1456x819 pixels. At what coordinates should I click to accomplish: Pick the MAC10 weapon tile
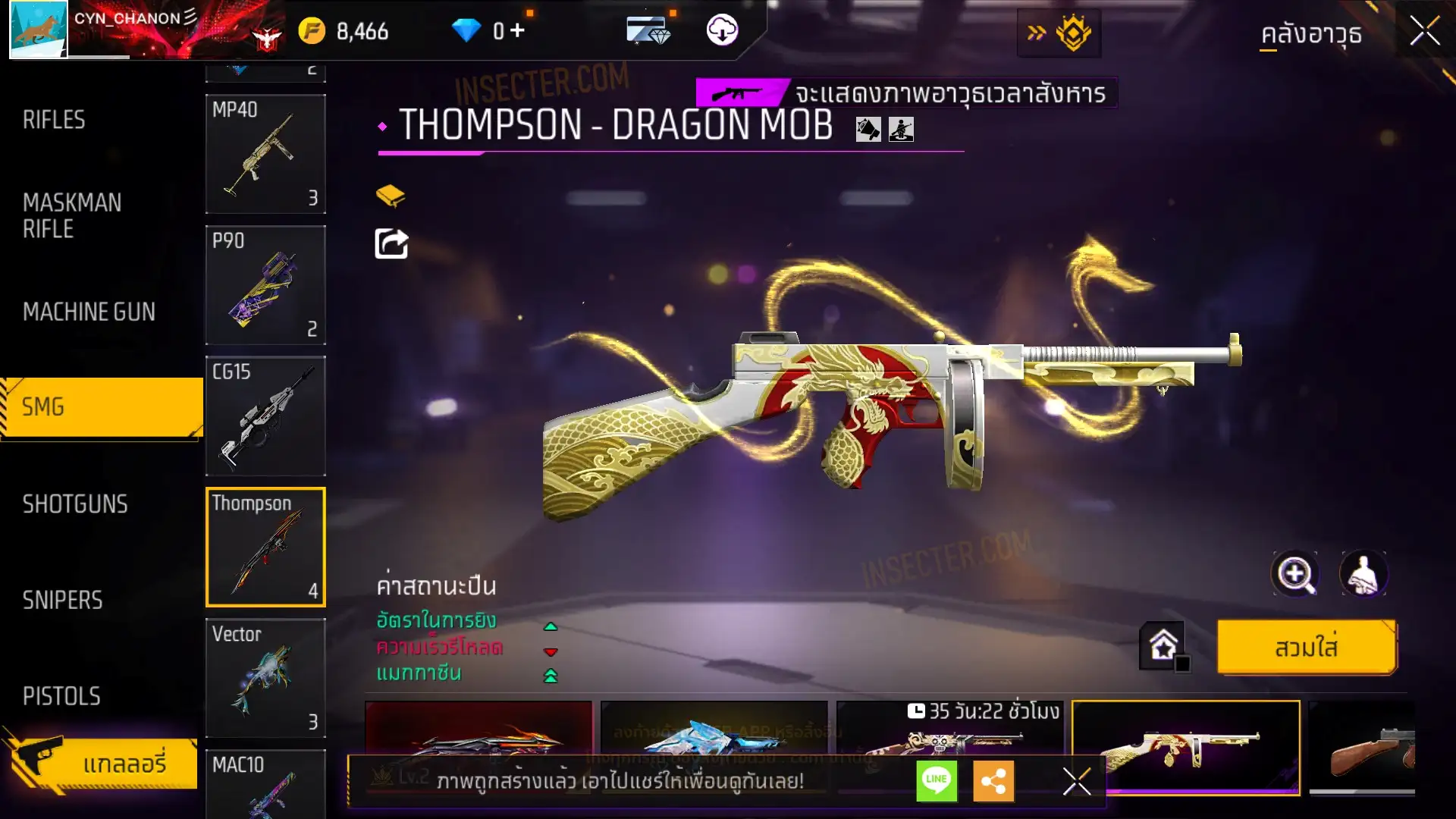(x=265, y=785)
